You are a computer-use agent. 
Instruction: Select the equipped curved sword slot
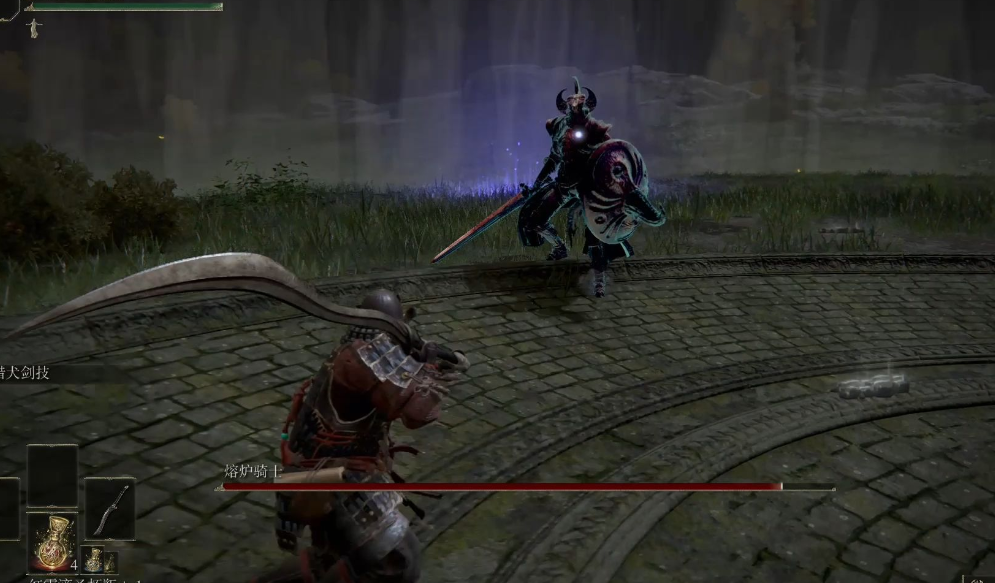pyautogui.click(x=109, y=509)
